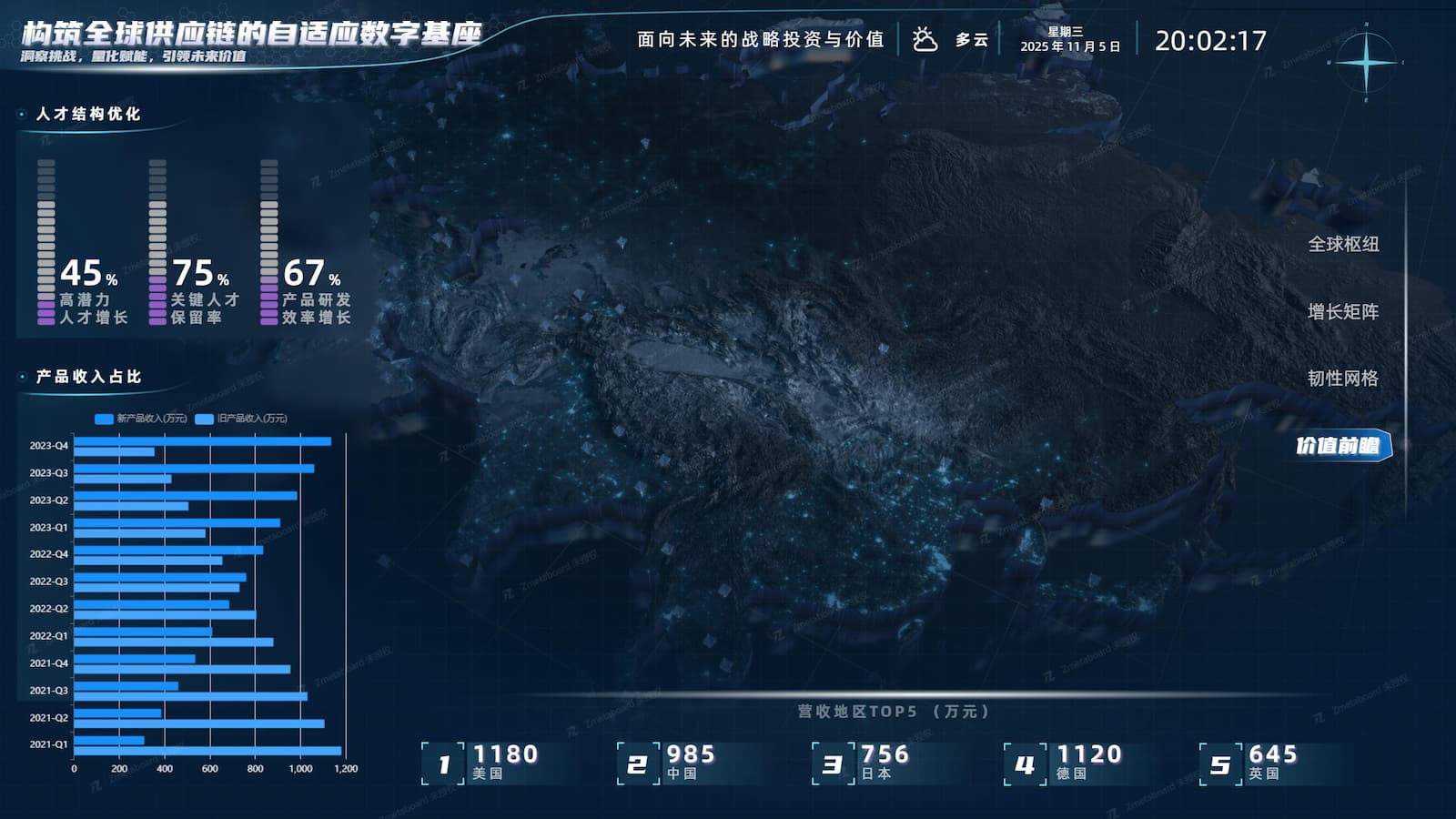Viewport: 1456px width, 819px height.
Task: Click the rank 5 badge beside 英国
Action: 1221,763
